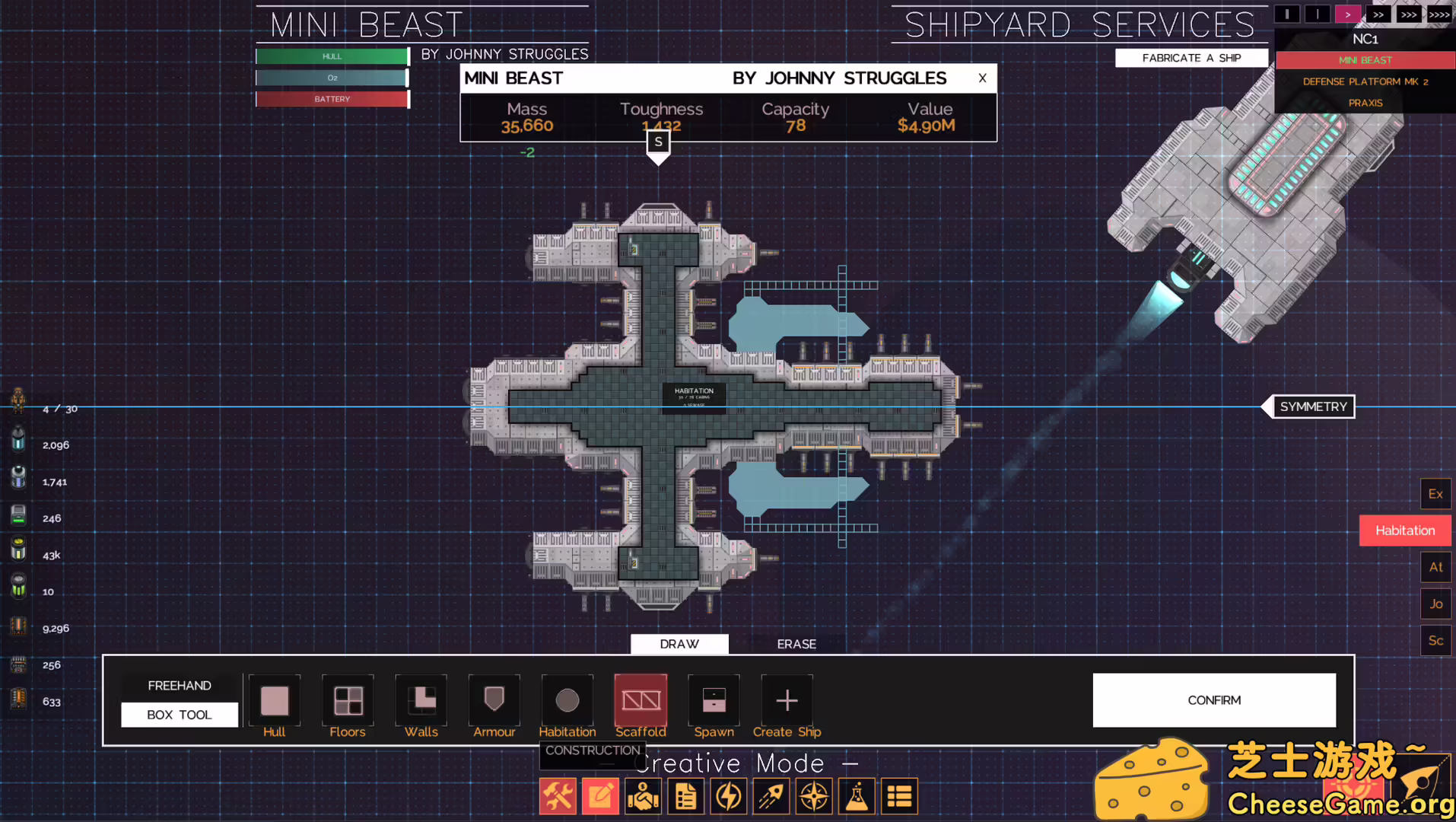Select the Armour tool
This screenshot has width=1456, height=822.
pyautogui.click(x=494, y=700)
